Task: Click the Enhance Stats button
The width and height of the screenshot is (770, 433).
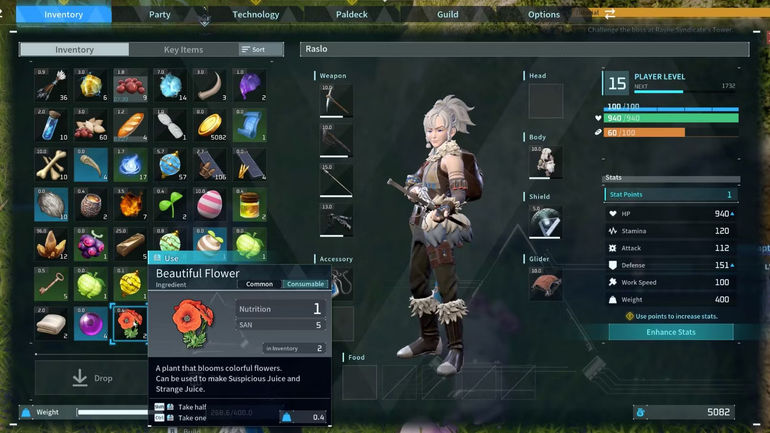Action: coord(670,332)
